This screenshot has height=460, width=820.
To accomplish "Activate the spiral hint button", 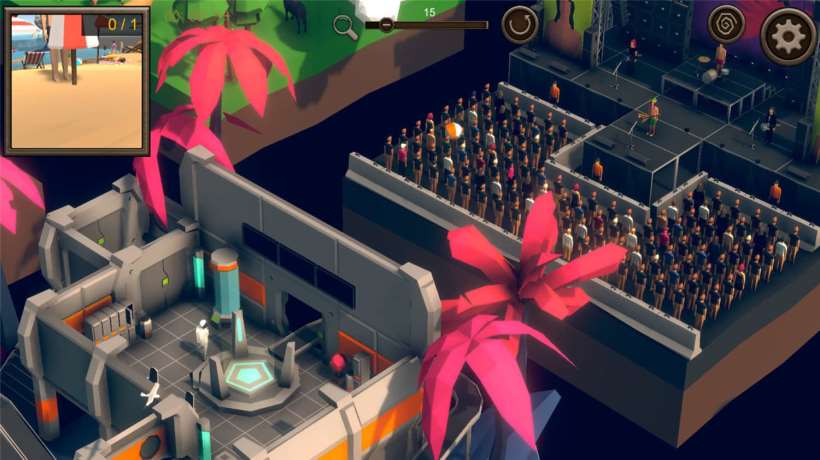I will click(x=726, y=25).
